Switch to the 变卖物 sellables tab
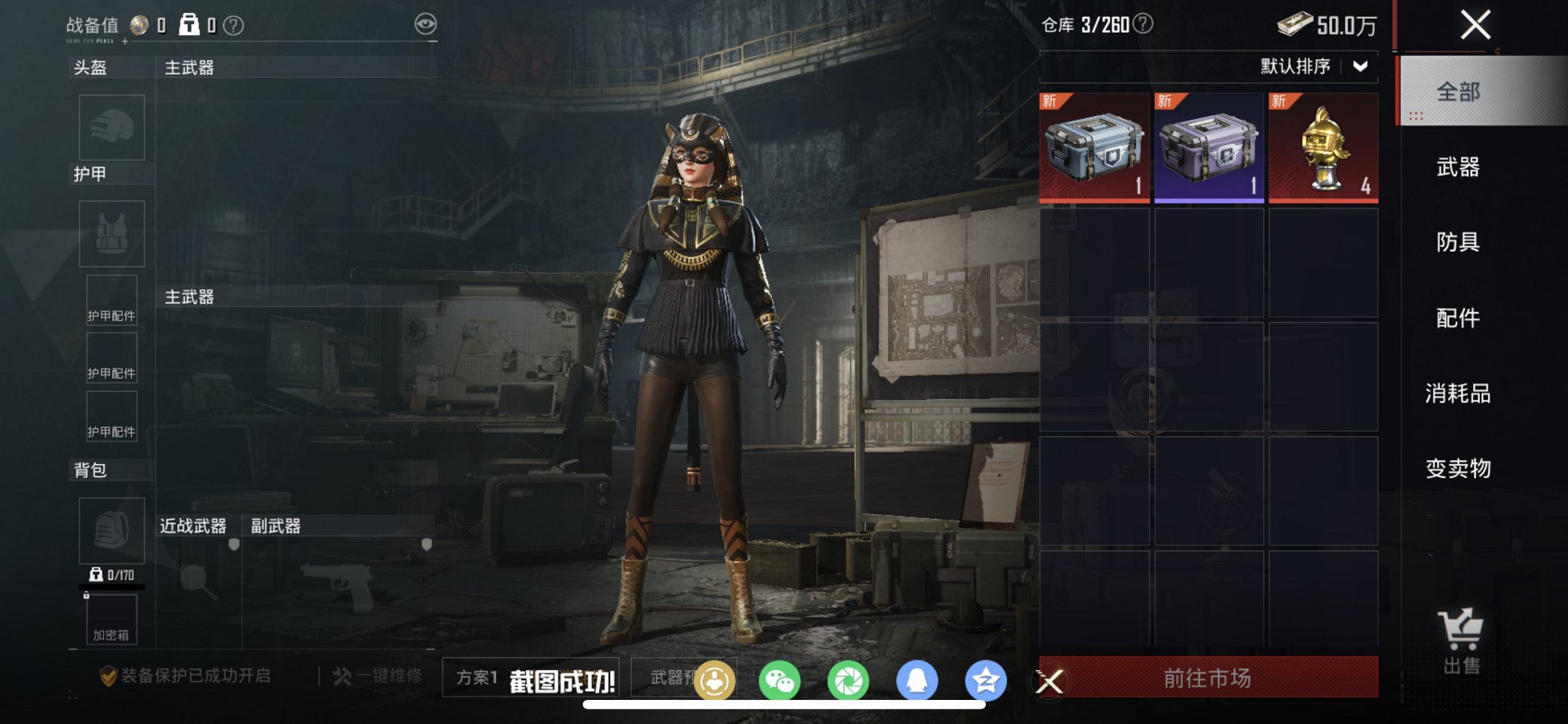 pos(1458,468)
